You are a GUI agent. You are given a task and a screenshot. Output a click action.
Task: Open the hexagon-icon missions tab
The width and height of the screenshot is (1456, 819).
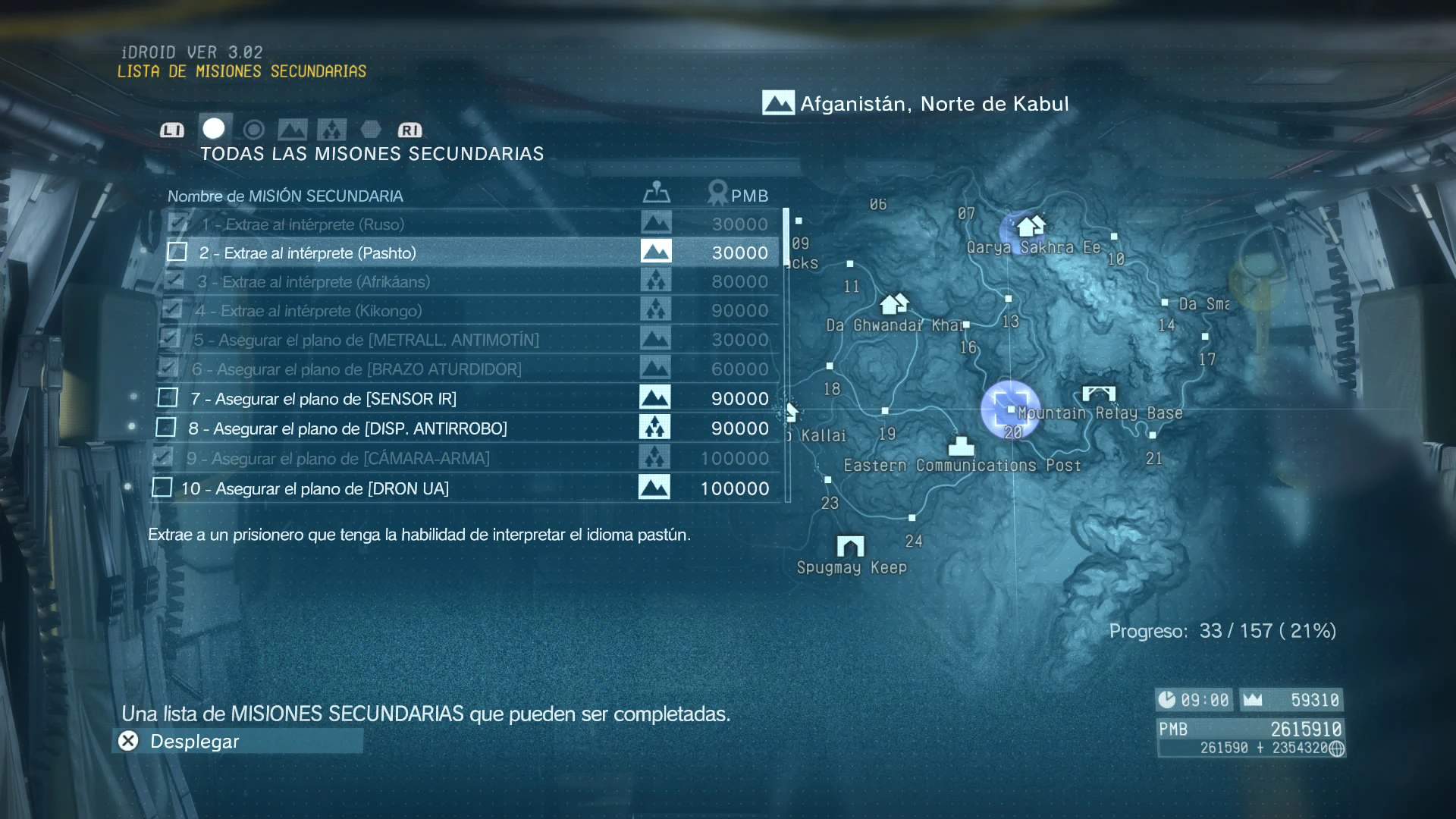pyautogui.click(x=371, y=130)
